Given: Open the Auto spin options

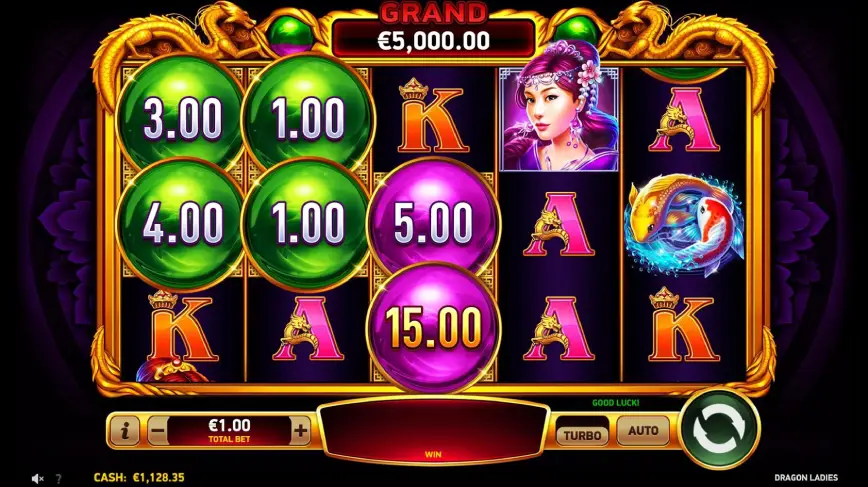Looking at the screenshot, I should point(643,432).
